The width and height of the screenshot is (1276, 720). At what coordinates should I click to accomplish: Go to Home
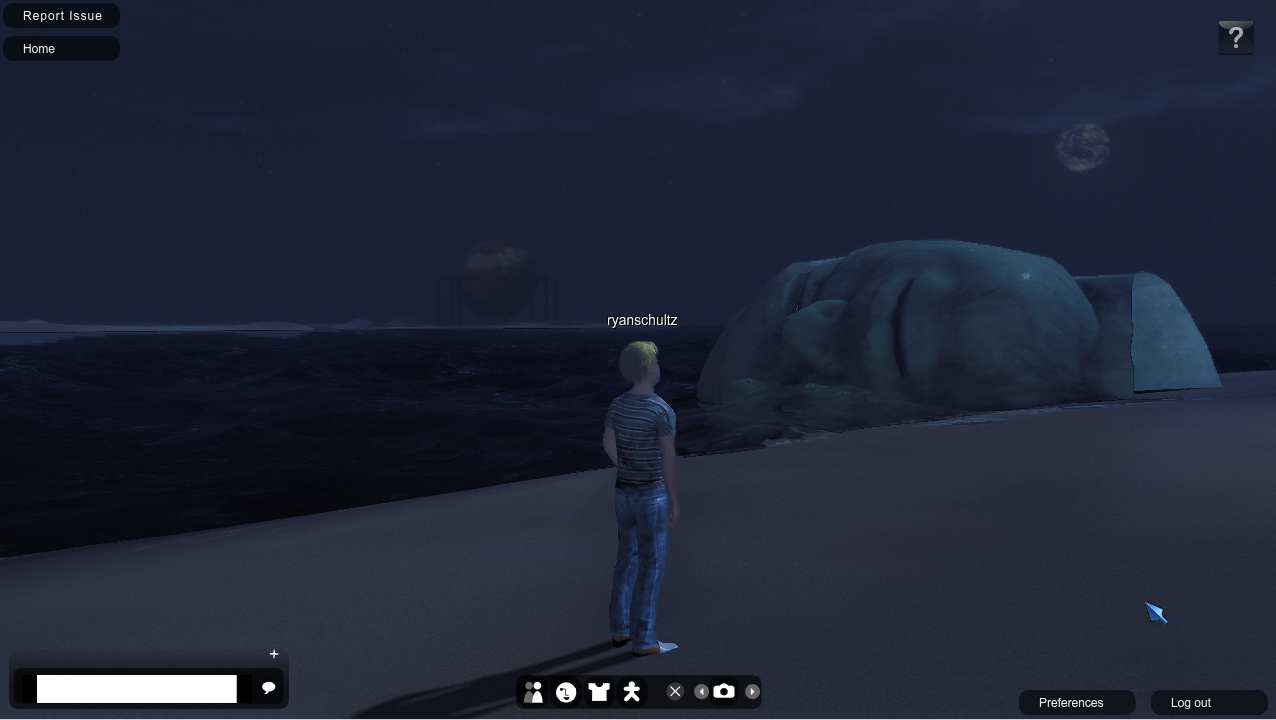tap(61, 49)
